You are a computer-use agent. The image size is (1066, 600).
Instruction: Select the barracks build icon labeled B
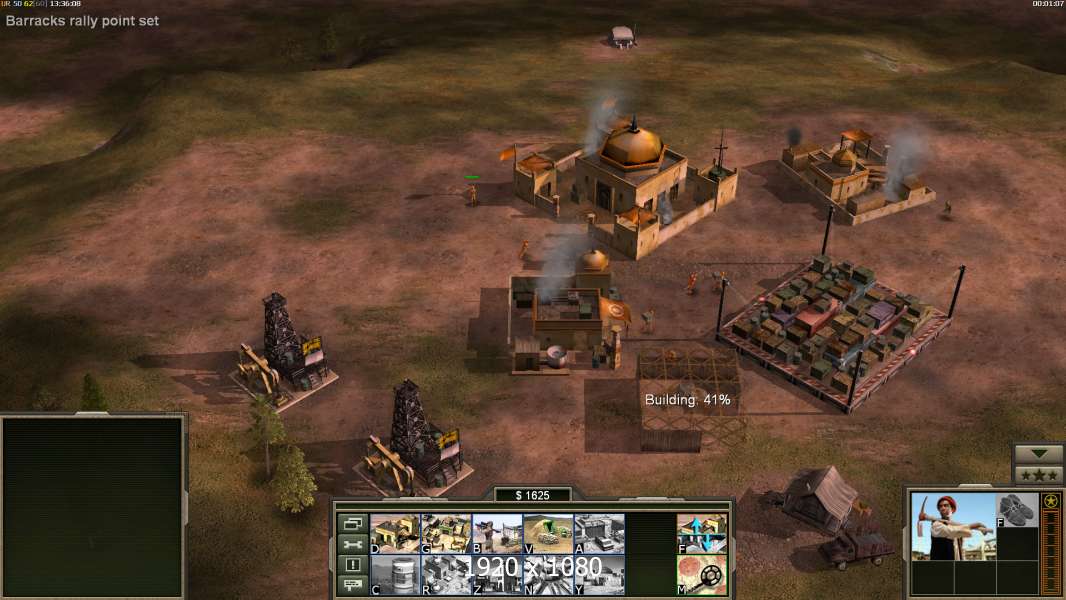(497, 534)
